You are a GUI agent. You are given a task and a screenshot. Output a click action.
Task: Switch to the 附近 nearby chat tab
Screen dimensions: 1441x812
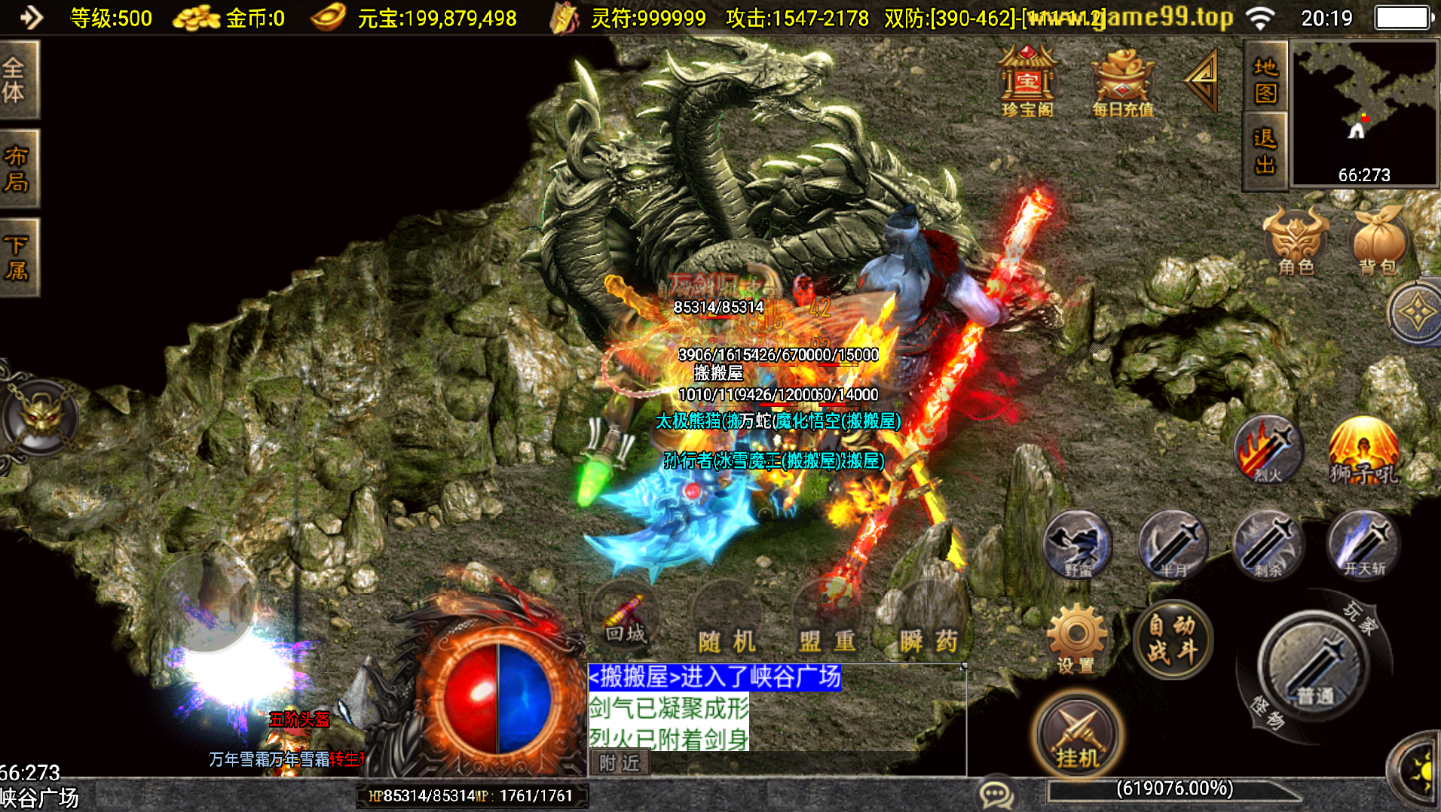(620, 763)
